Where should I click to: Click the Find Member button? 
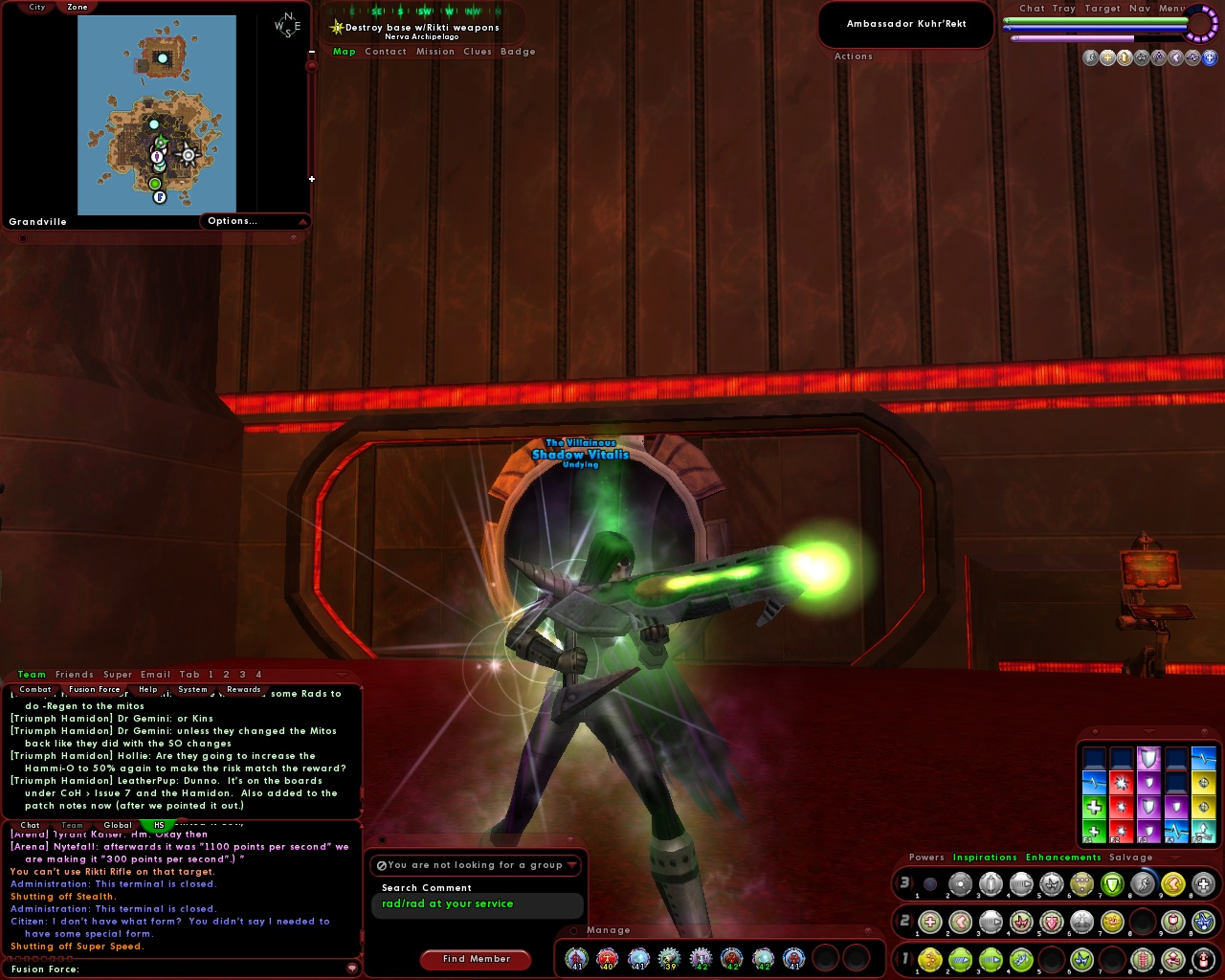[476, 959]
